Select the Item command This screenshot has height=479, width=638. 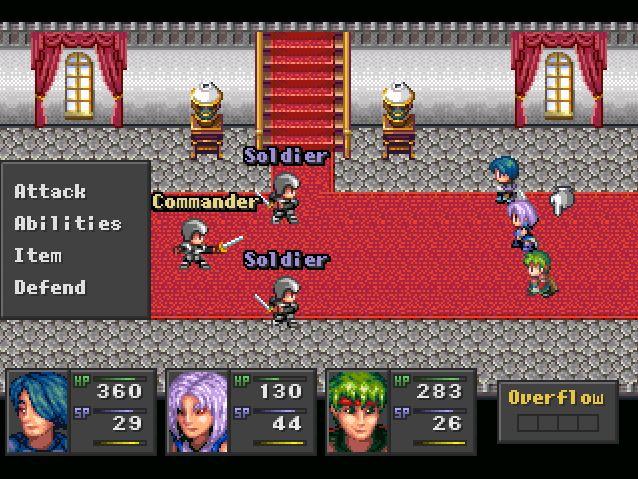pos(38,255)
